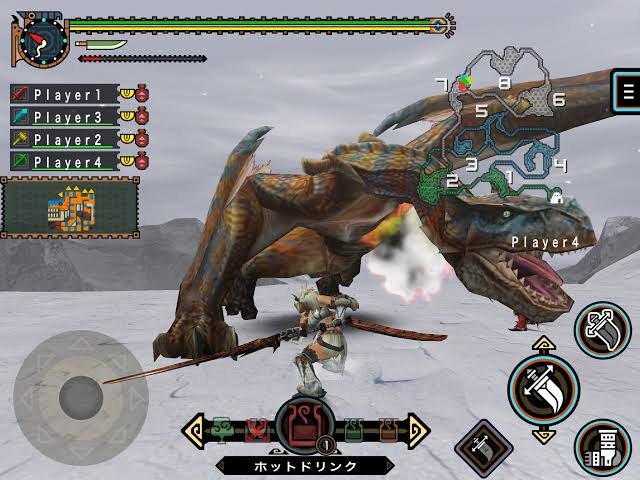Select Player4 in the party list

click(66, 161)
